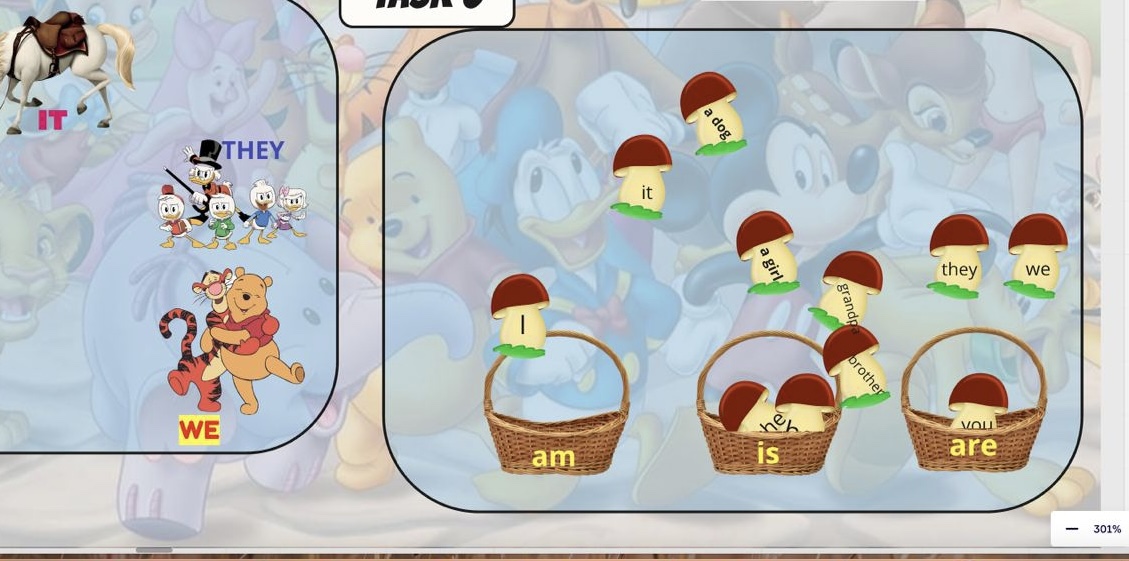Screen dimensions: 1129x561
Task: Zoom out with the minus button
Action: tap(1072, 529)
